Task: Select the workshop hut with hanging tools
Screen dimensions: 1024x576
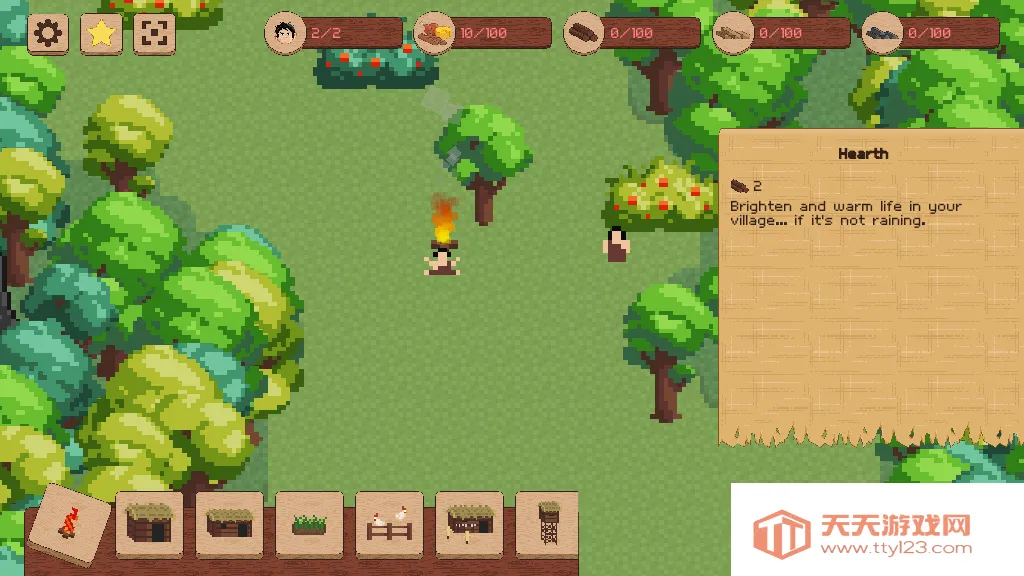Action: click(x=469, y=523)
